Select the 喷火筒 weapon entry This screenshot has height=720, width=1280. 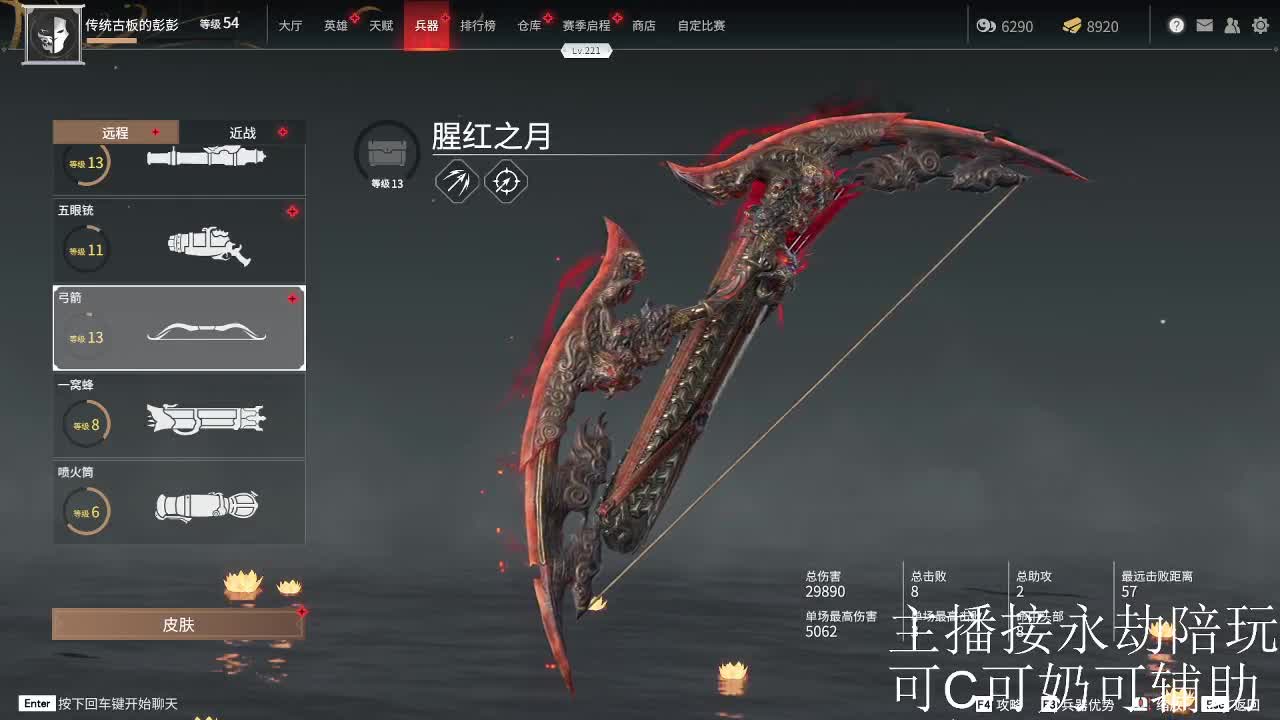coord(179,502)
